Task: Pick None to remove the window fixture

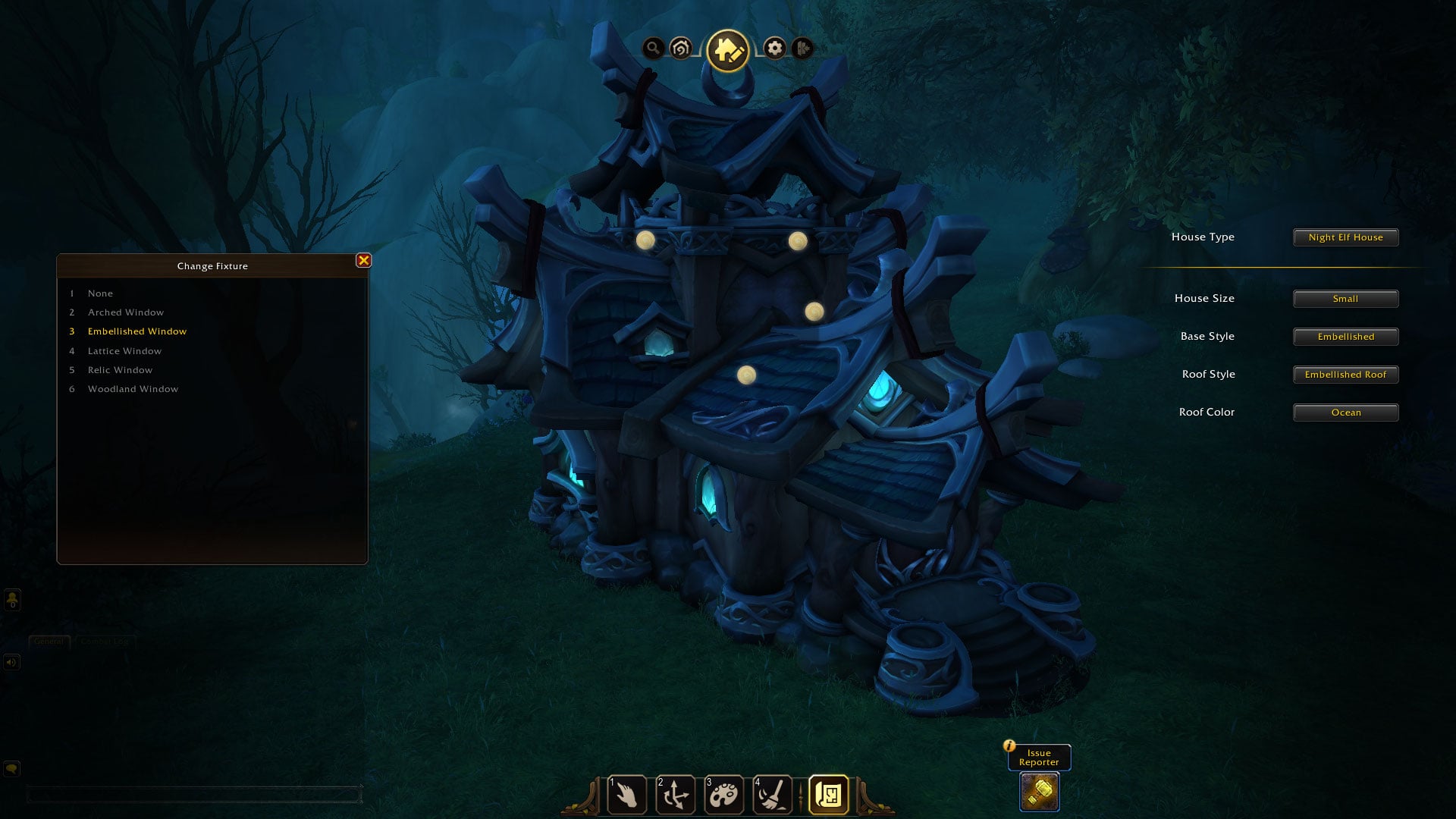Action: tap(100, 293)
